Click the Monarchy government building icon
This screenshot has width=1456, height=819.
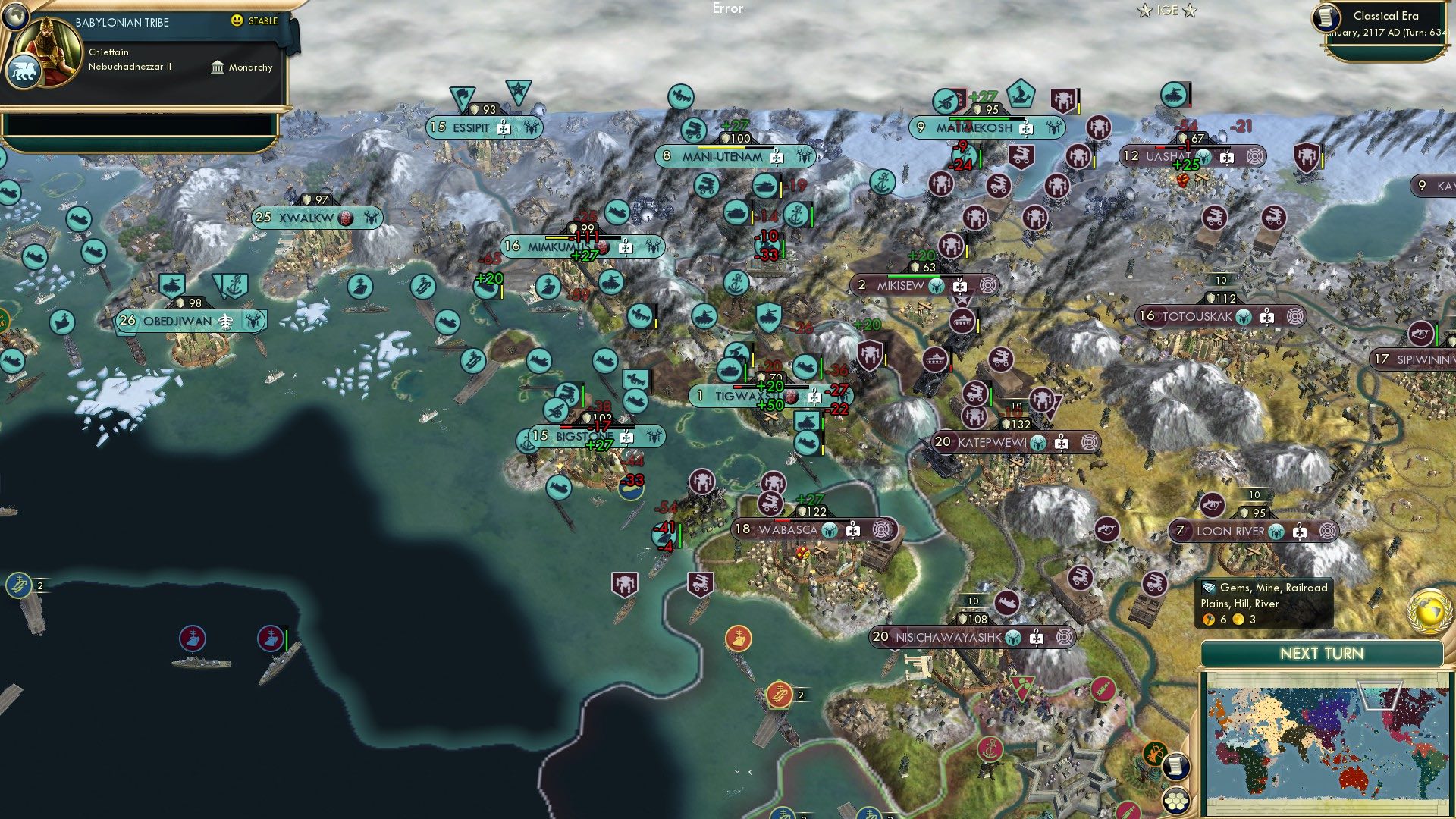pos(219,67)
